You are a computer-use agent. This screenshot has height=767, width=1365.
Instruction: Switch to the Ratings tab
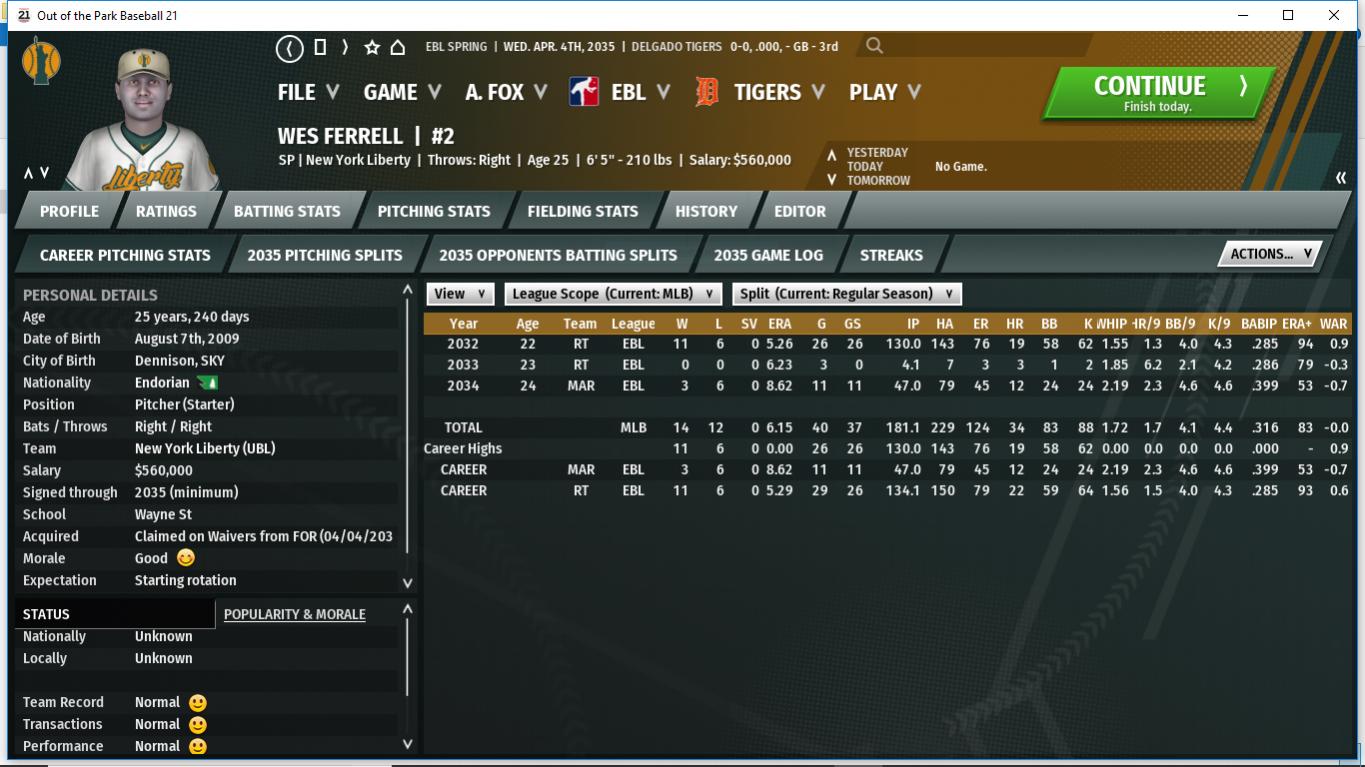[x=166, y=211]
